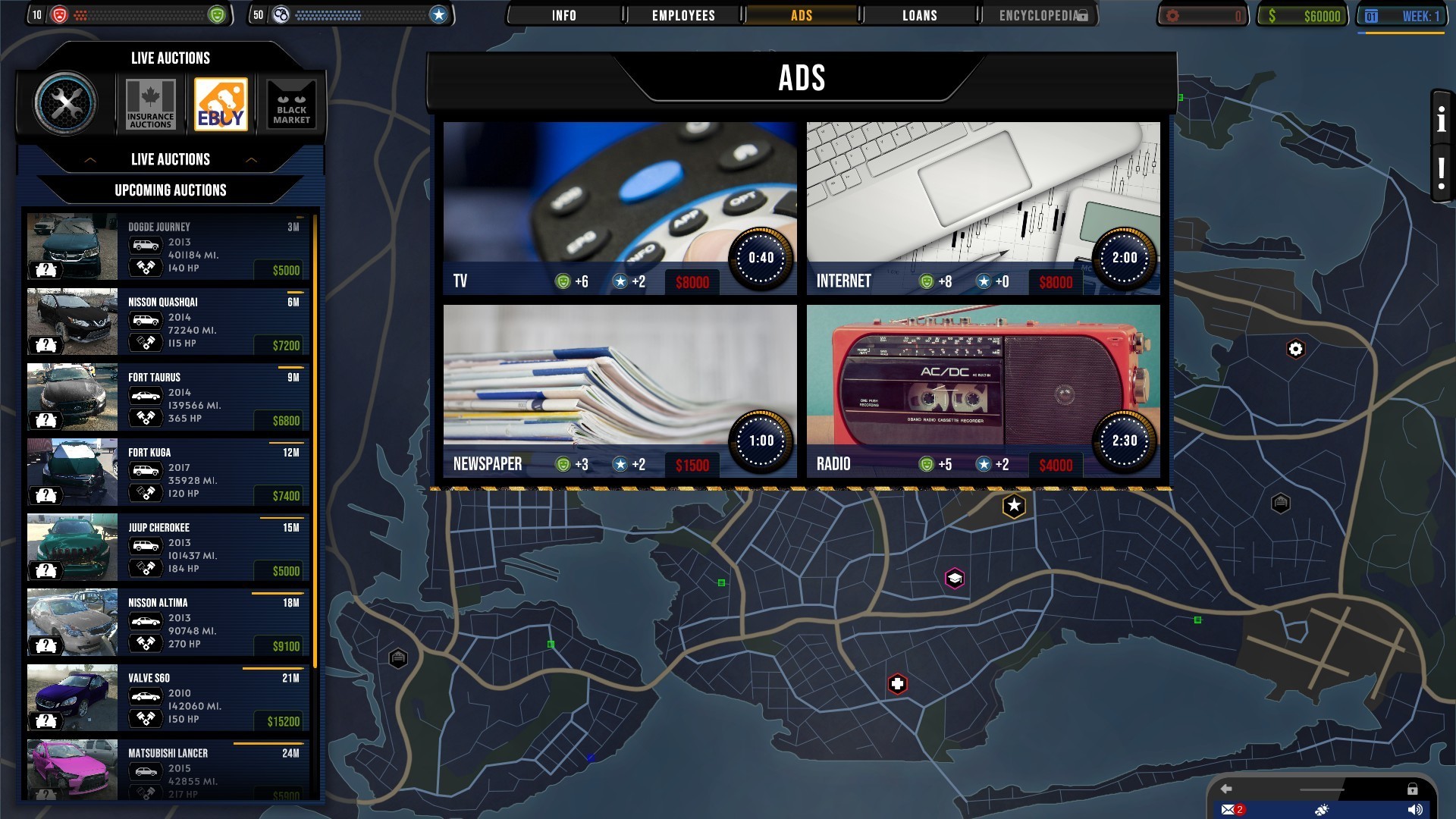Screen dimensions: 1456x819
Task: Reveal the hidden detail on Dogde Journey's ? badge
Action: [47, 270]
